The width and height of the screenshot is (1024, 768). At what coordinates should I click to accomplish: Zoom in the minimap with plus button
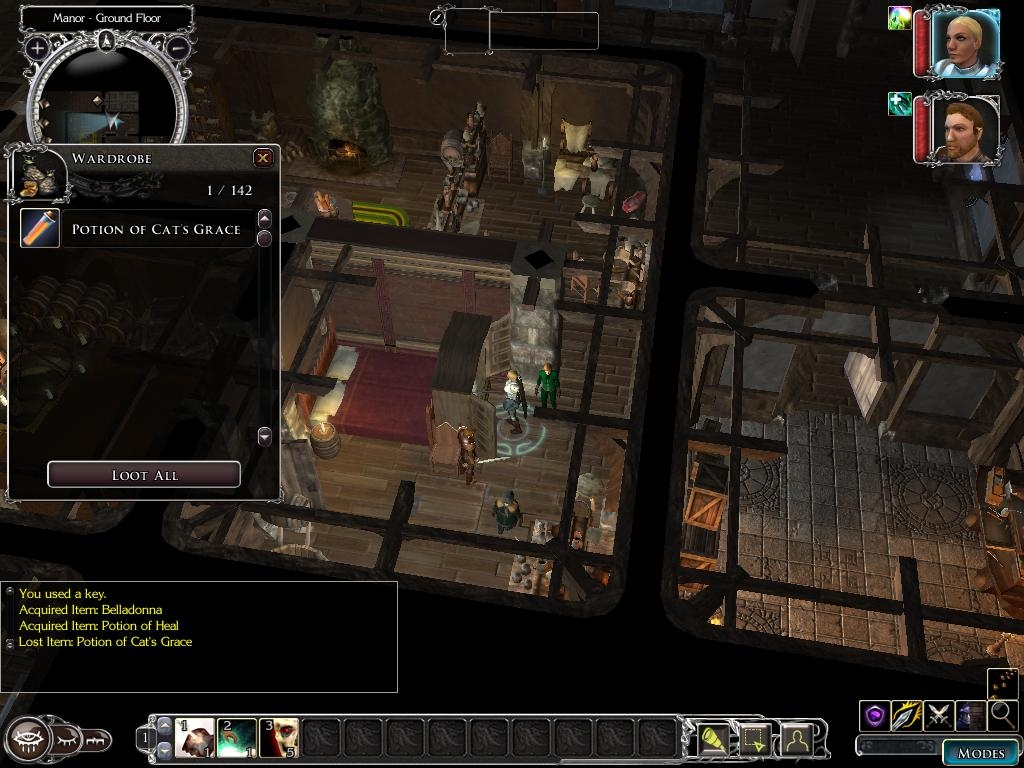tap(37, 47)
